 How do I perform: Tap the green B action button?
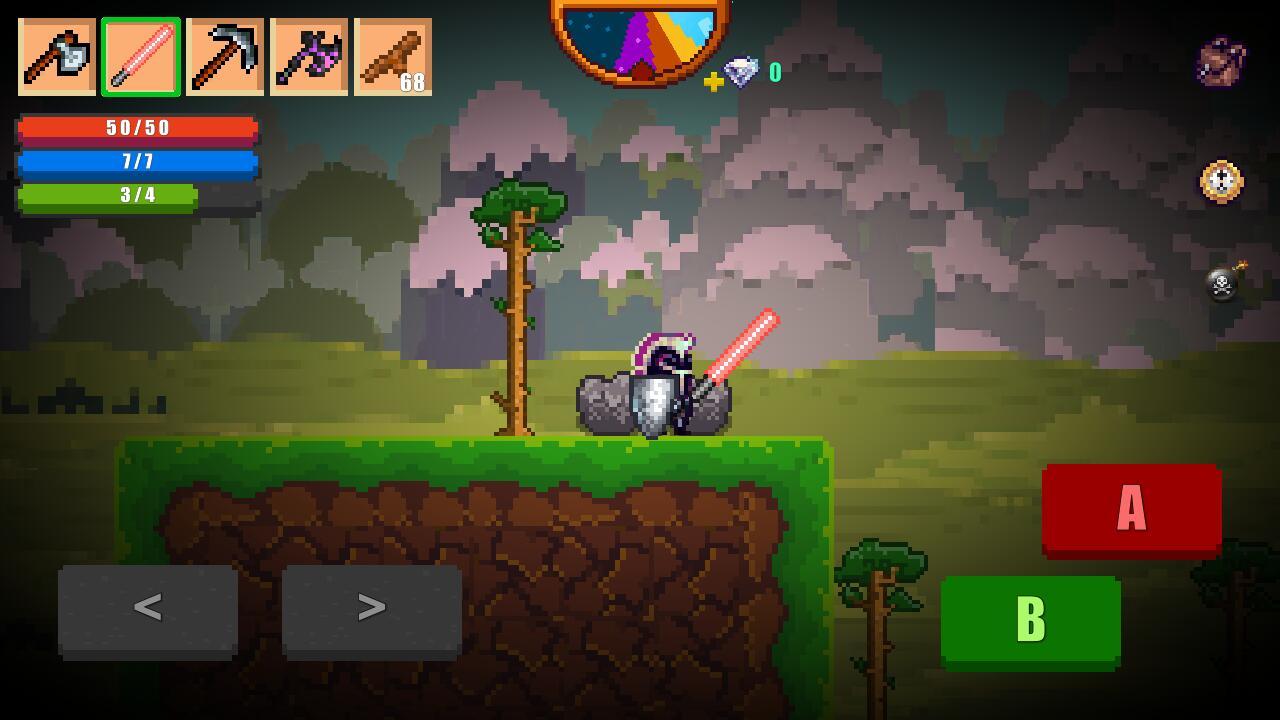tap(1030, 620)
